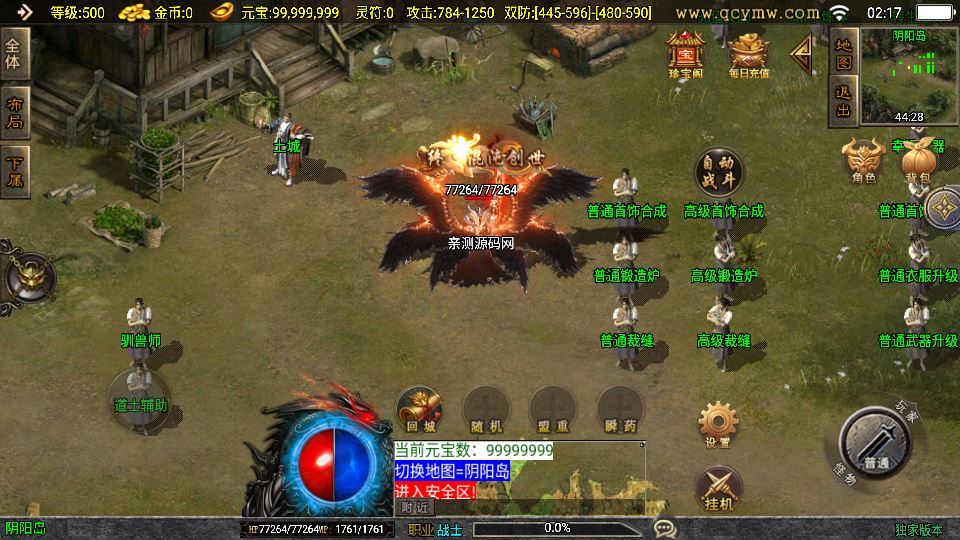Open the chat speech-bubble icon
The height and width of the screenshot is (540, 960).
(x=663, y=528)
